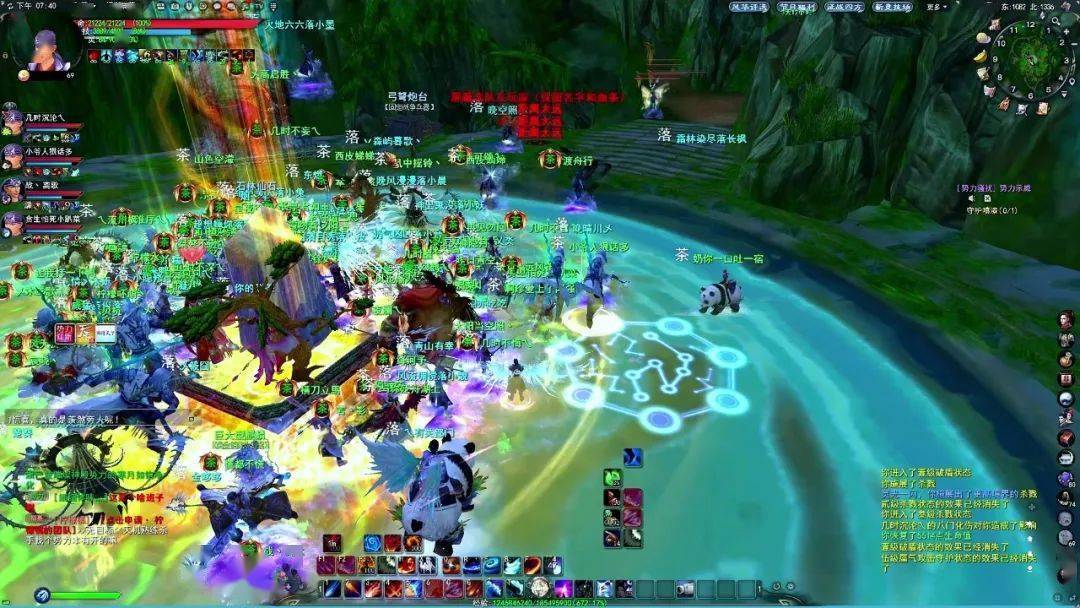Select the camera icon hotbar slot
The height and width of the screenshot is (608, 1080).
pyautogui.click(x=684, y=588)
